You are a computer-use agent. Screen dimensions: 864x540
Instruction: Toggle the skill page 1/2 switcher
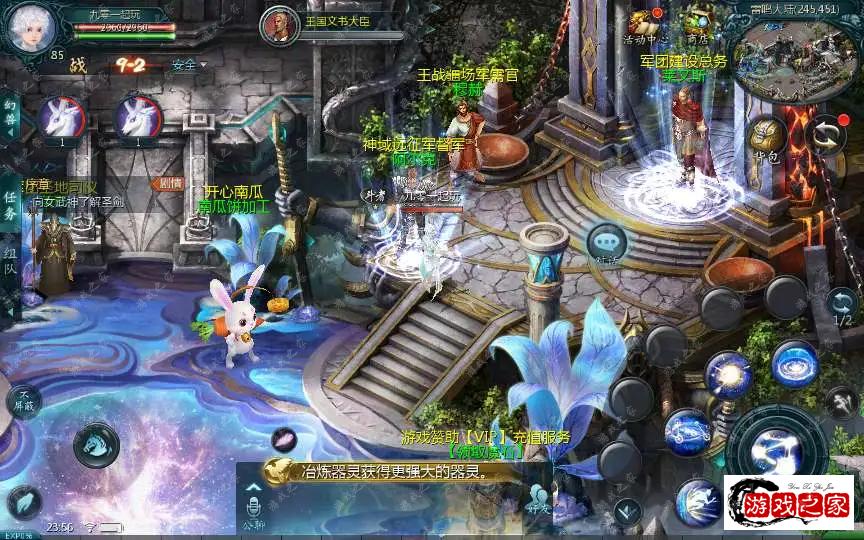pos(842,306)
